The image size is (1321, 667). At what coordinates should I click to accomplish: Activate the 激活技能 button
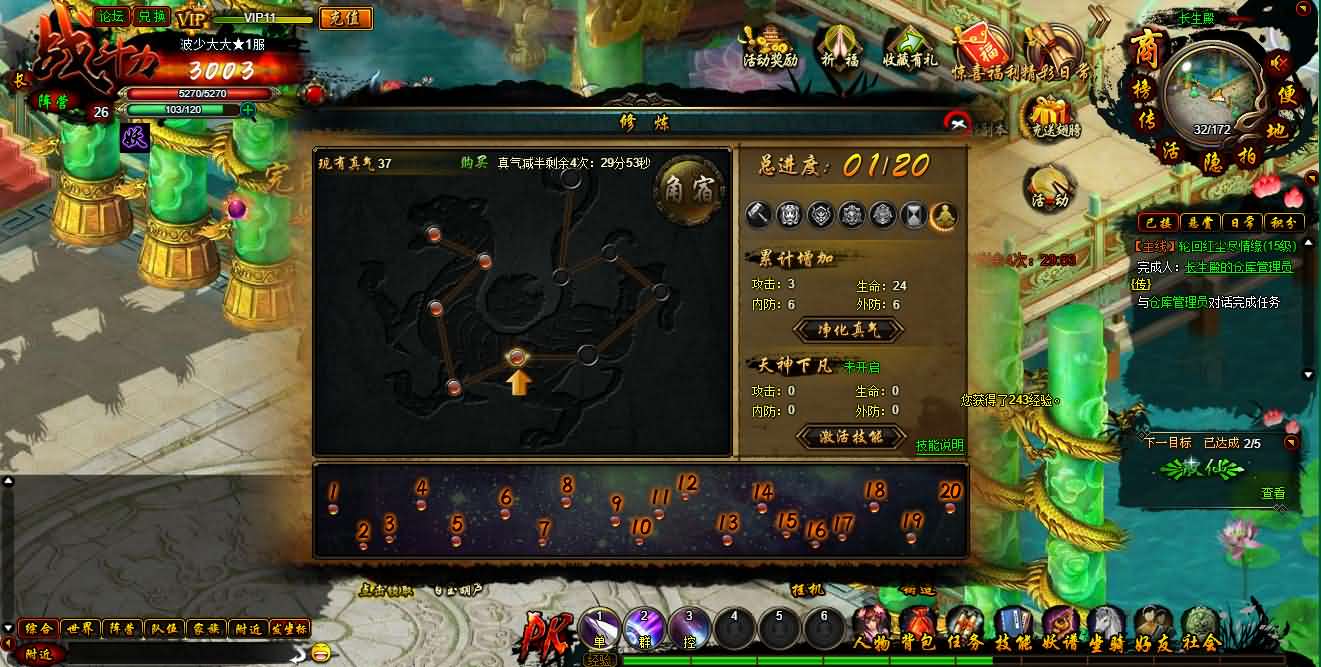coord(852,437)
